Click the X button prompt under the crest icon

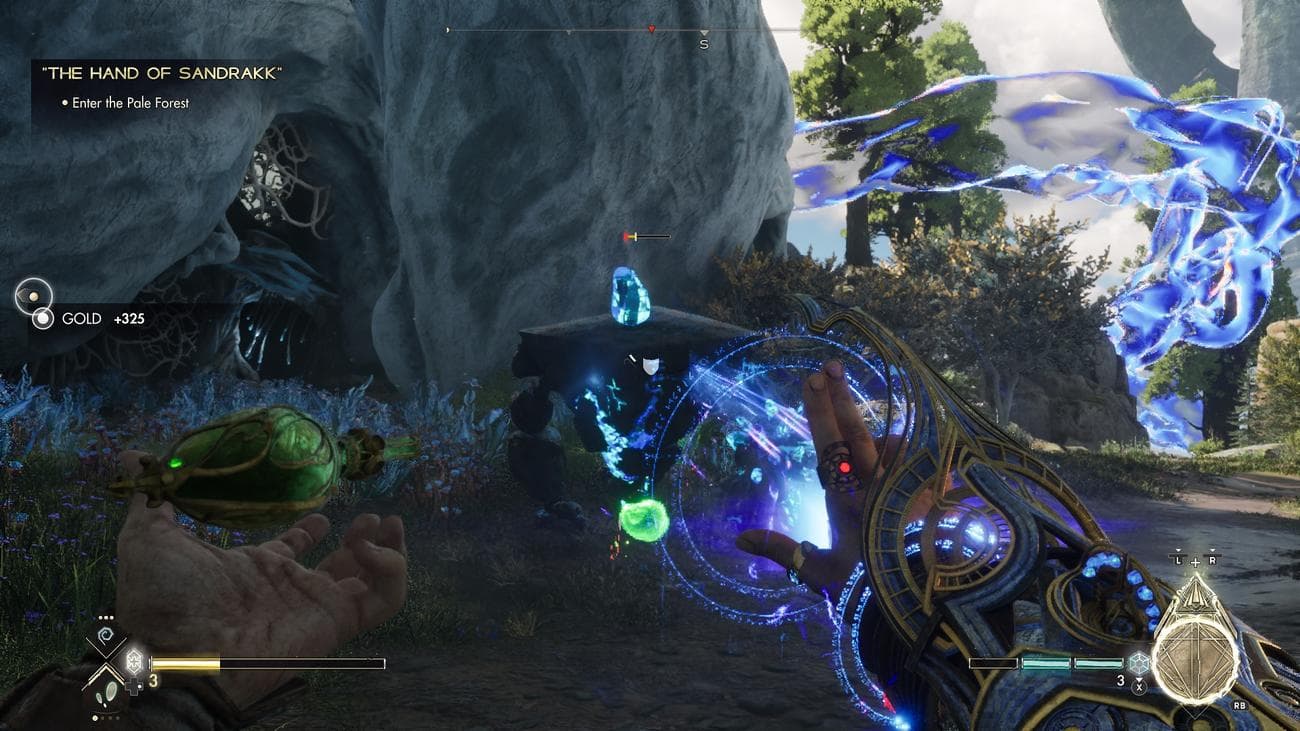click(x=1139, y=687)
